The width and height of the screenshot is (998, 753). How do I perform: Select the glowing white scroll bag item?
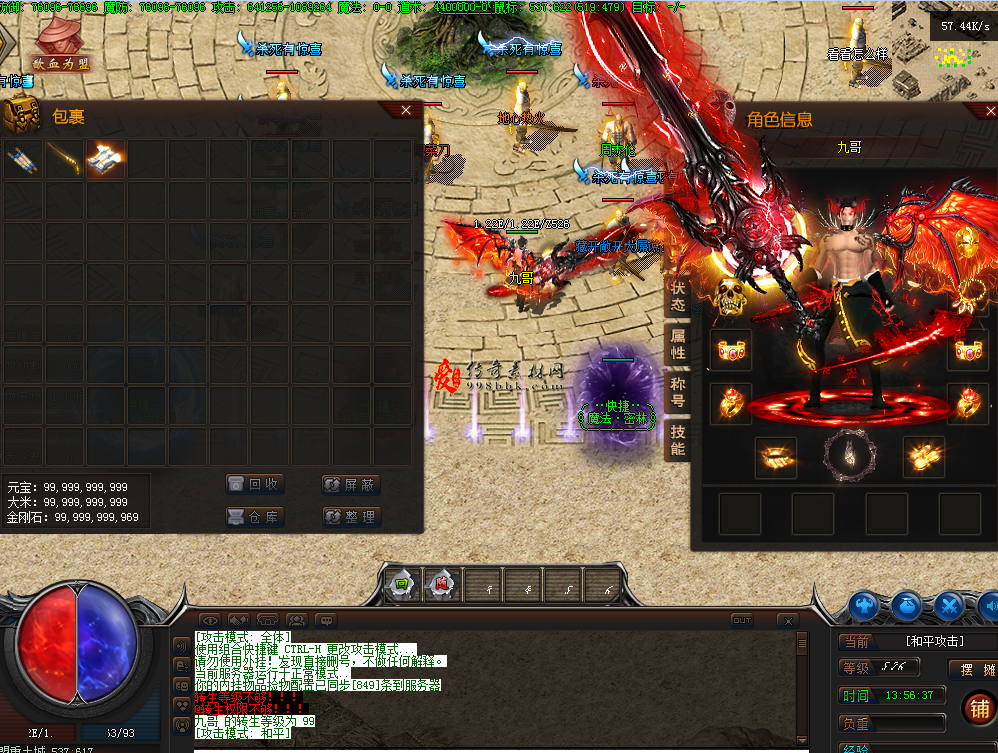[105, 160]
